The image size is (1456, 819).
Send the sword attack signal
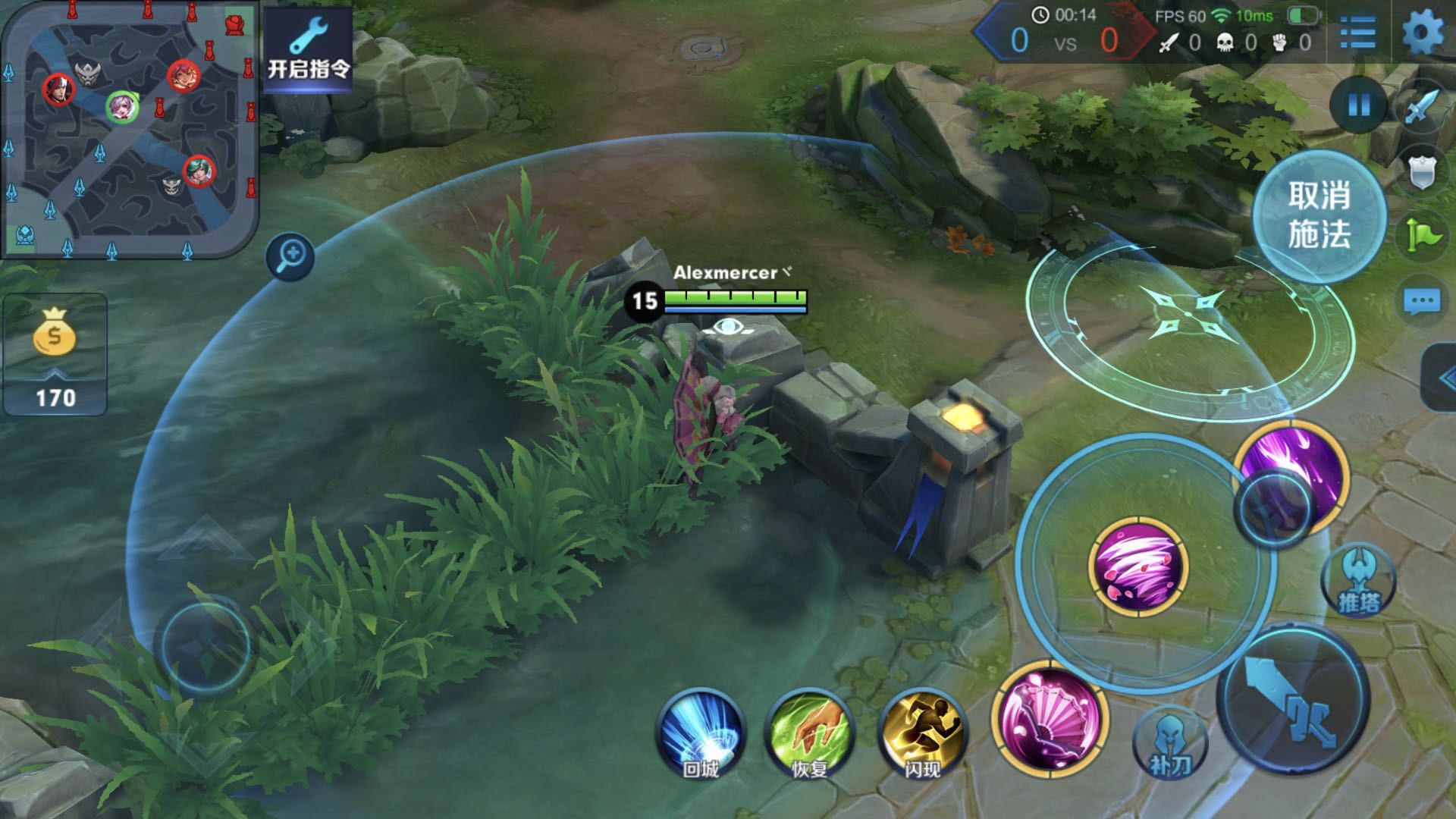pos(1421,107)
